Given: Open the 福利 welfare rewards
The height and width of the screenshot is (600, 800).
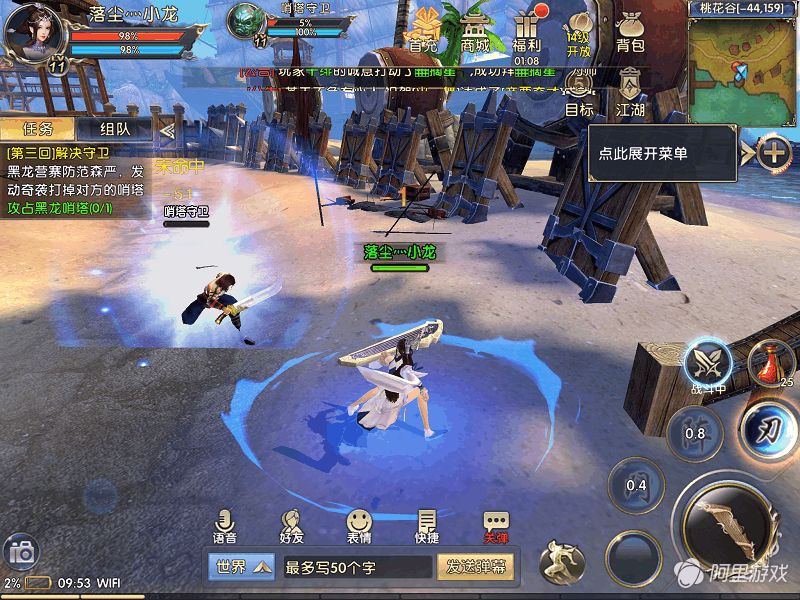Looking at the screenshot, I should tap(526, 28).
